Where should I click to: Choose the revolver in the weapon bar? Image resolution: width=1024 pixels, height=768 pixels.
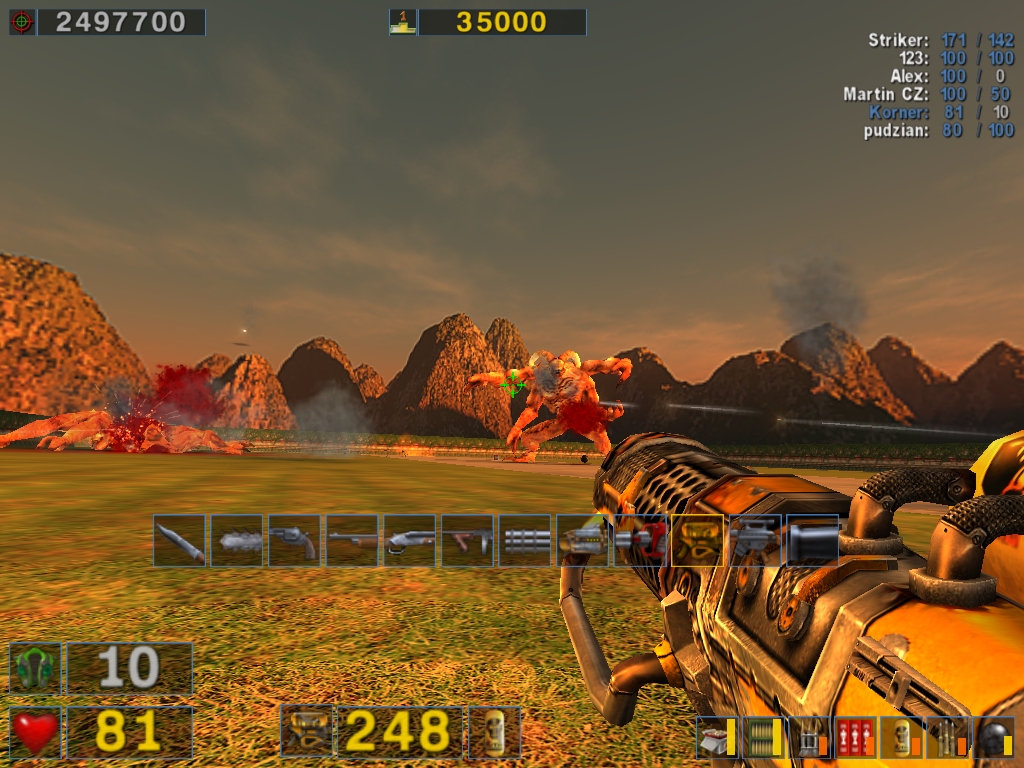tap(295, 541)
